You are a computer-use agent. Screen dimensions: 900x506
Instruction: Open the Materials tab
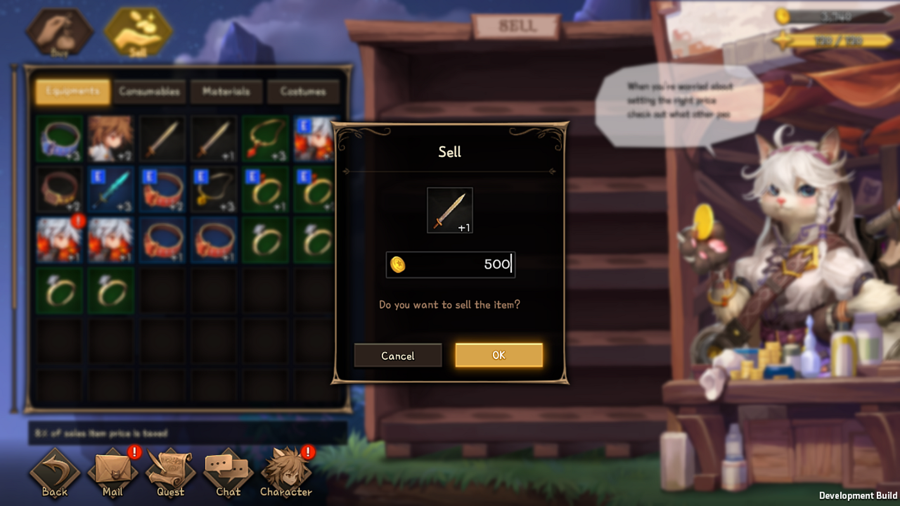click(226, 92)
